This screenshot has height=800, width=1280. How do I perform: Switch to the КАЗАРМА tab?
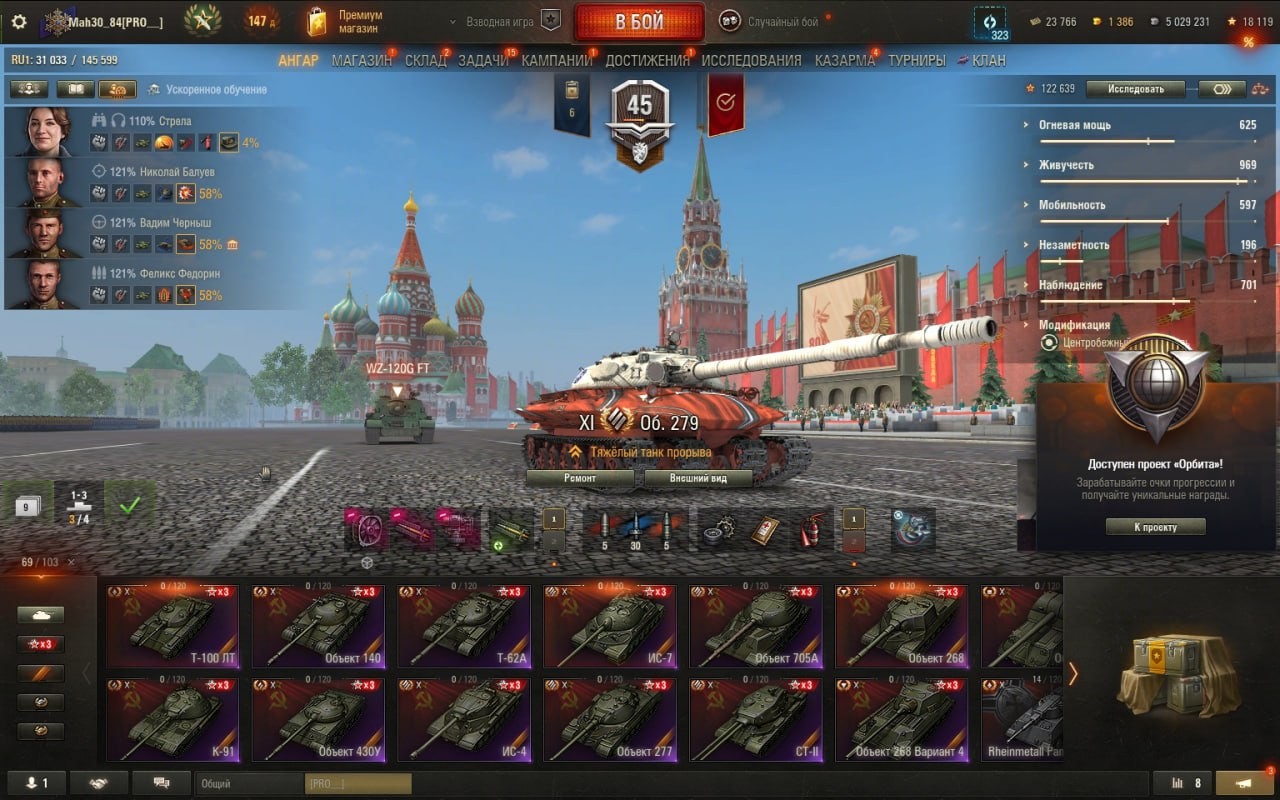pos(844,60)
